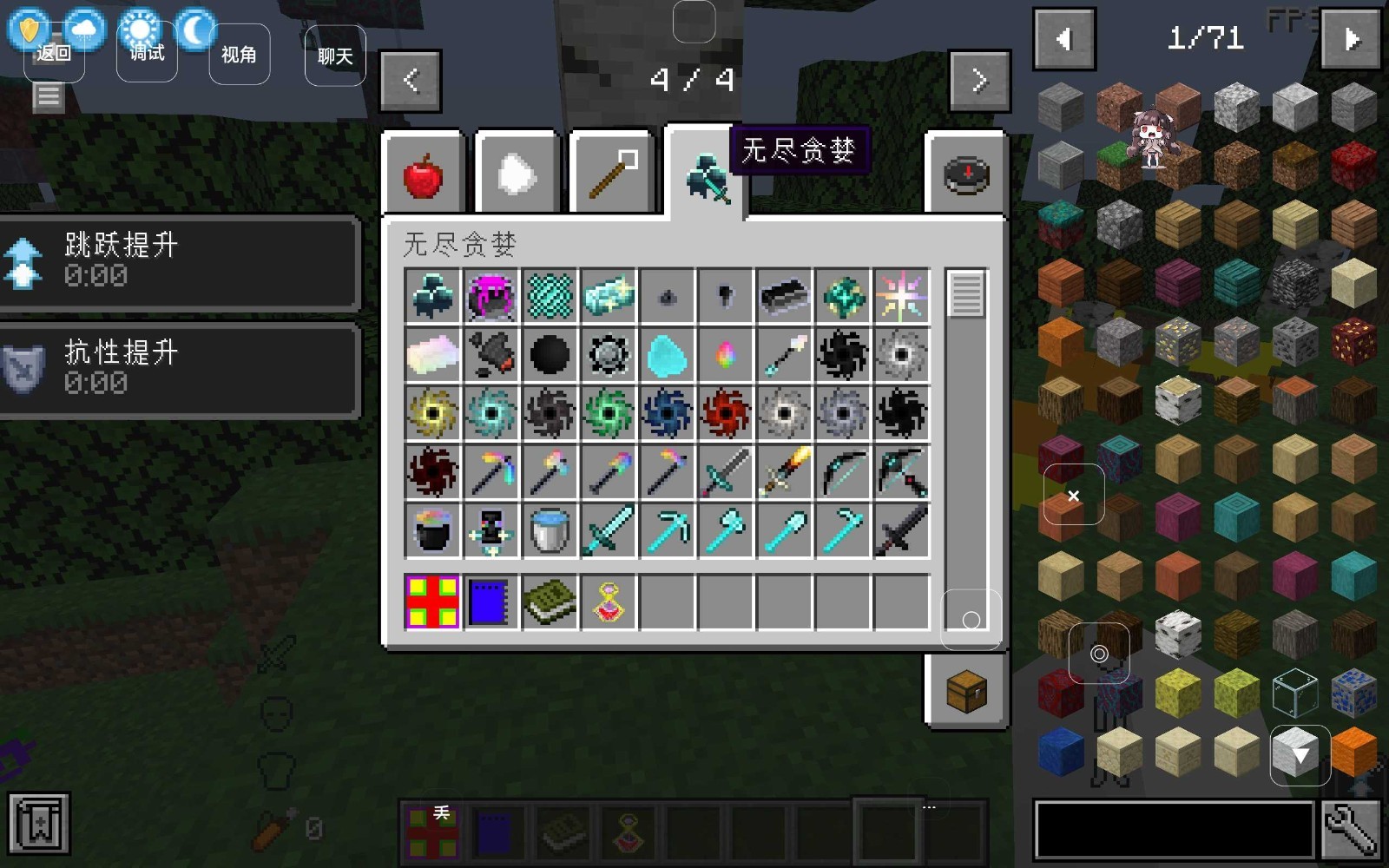Open the 调试 debug button

coord(147,54)
